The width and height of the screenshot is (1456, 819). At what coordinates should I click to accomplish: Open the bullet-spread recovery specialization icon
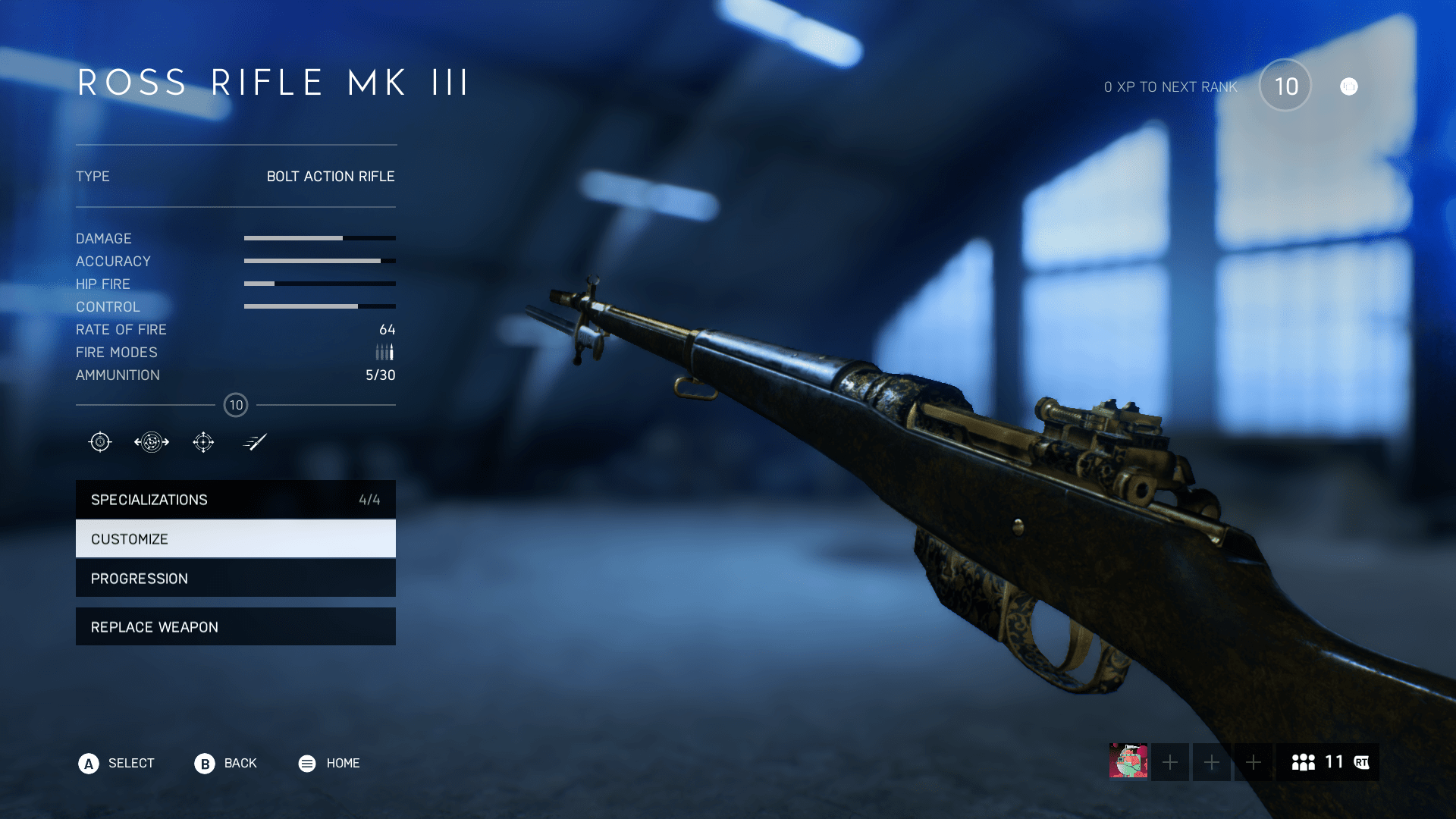(151, 441)
